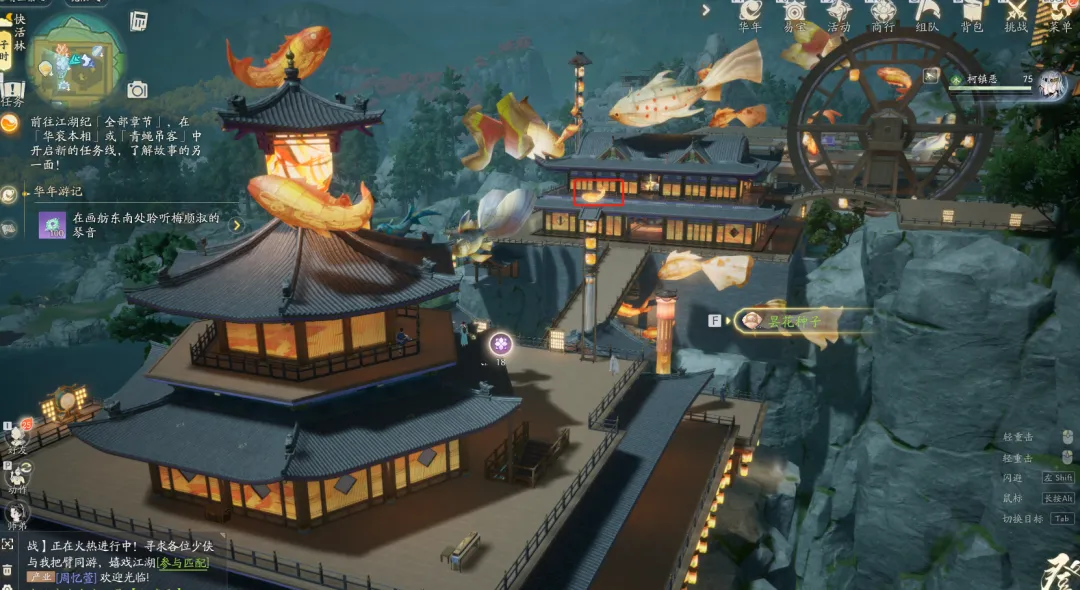1080x590 pixels.
Task: Open the 商行 shop icon
Action: 883,13
